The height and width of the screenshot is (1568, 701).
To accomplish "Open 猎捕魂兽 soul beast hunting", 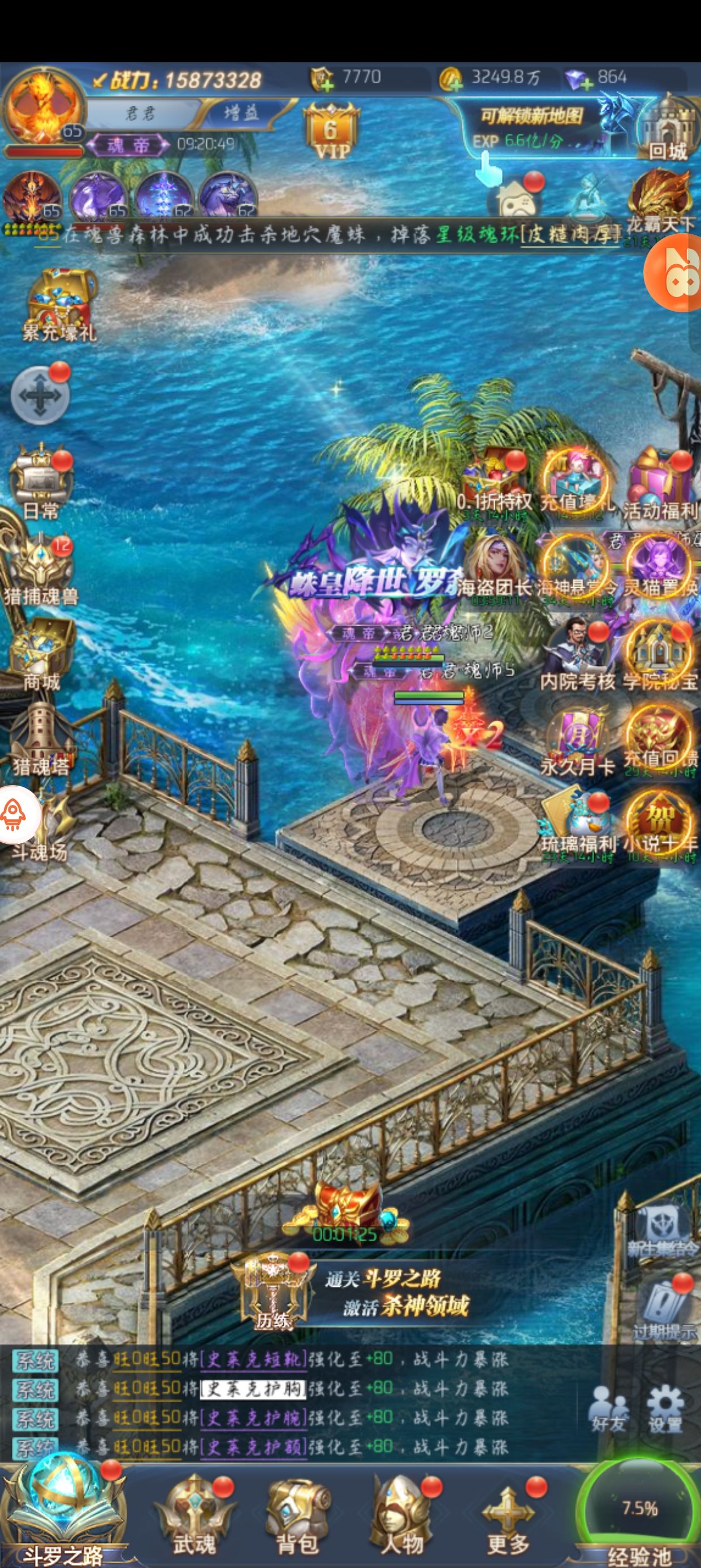I will coord(41,571).
